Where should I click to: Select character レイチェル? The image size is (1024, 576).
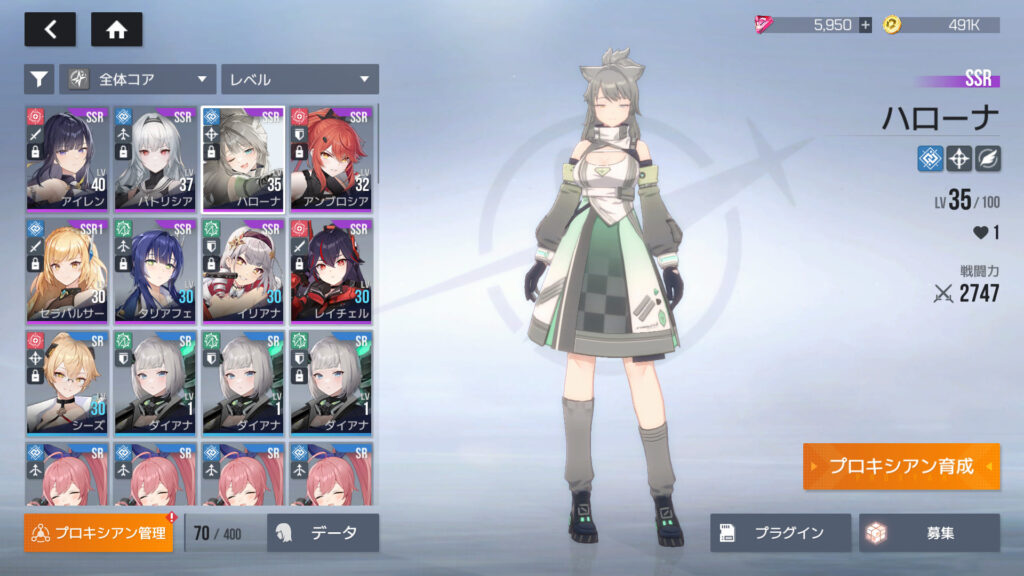point(331,270)
